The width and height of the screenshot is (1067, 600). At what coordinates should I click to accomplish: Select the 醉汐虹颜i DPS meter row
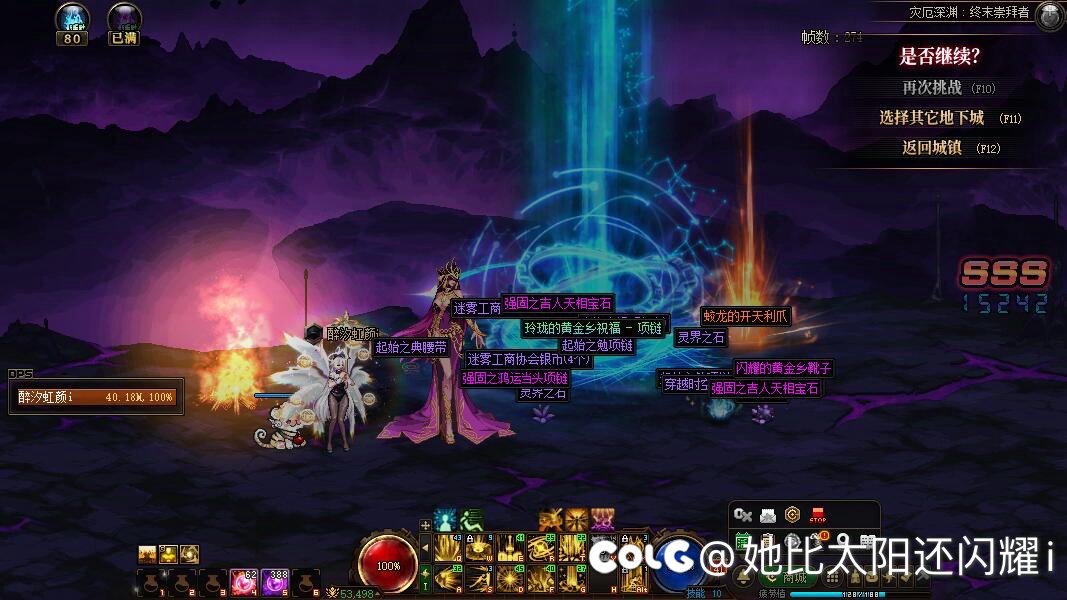(96, 397)
